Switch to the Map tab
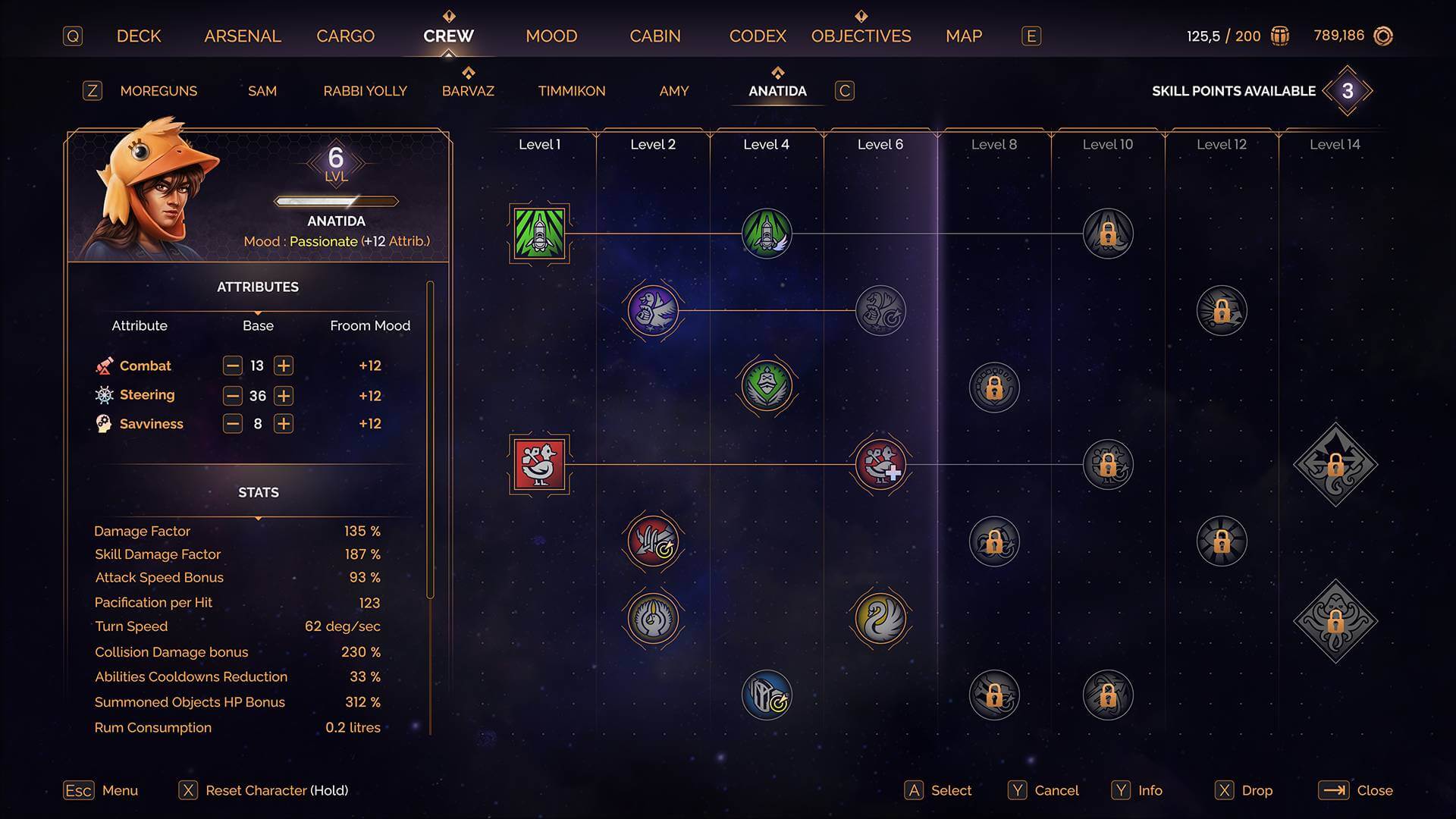1456x819 pixels. pos(964,36)
